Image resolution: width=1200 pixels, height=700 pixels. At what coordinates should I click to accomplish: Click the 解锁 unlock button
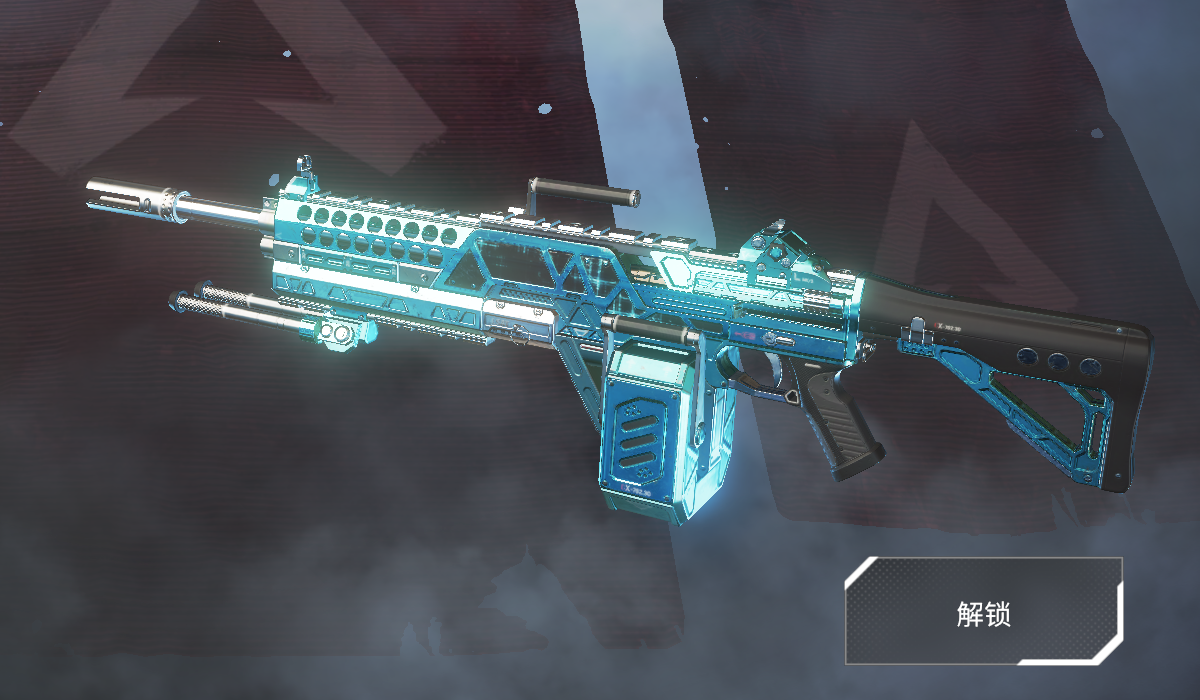click(984, 611)
